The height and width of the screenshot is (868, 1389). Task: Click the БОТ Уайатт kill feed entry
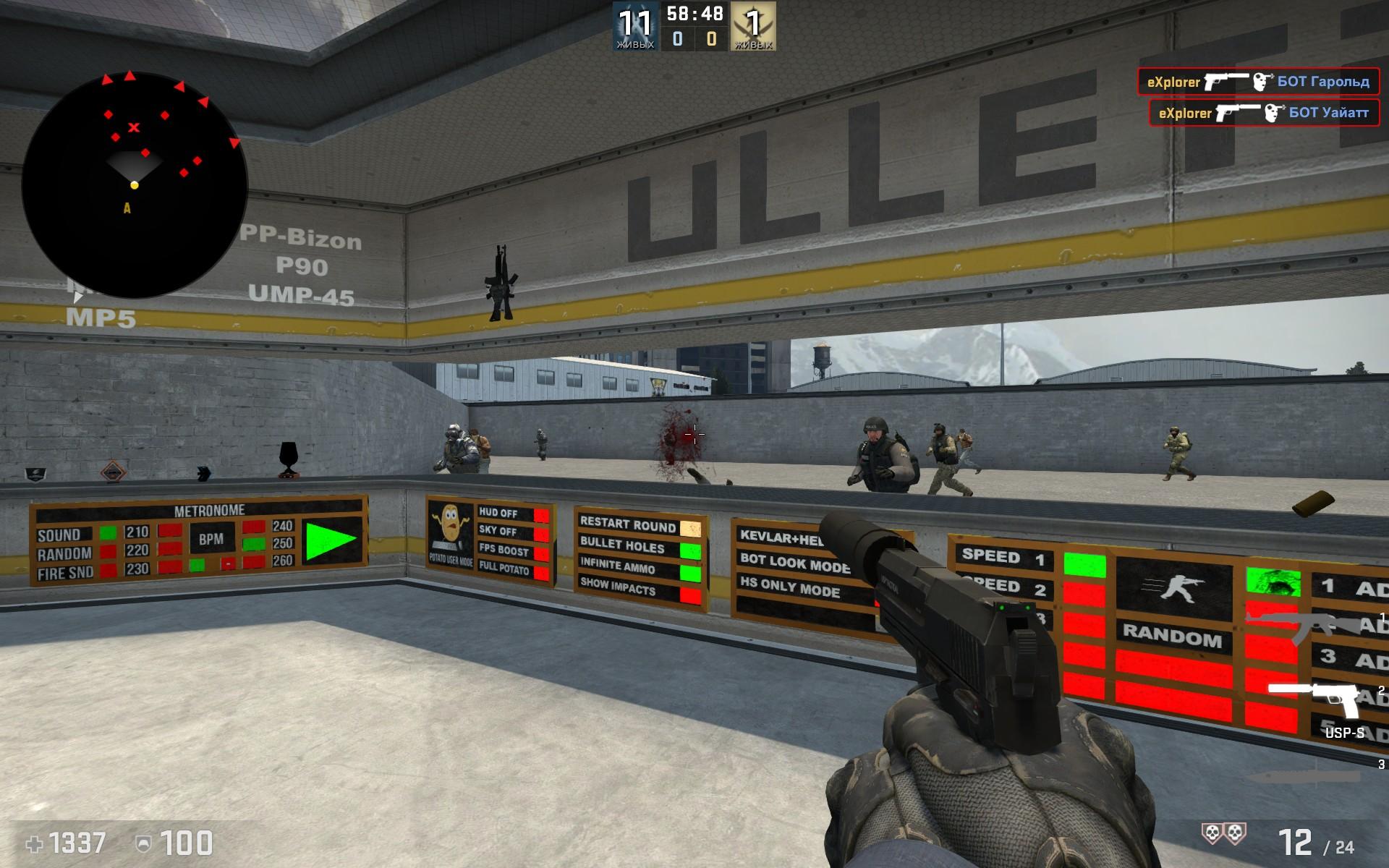1263,113
